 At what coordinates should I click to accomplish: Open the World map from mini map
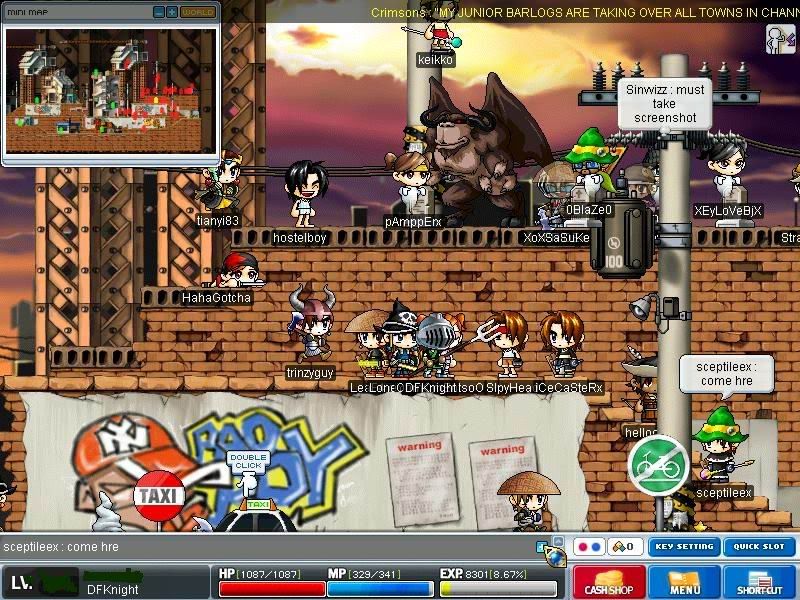[x=198, y=13]
